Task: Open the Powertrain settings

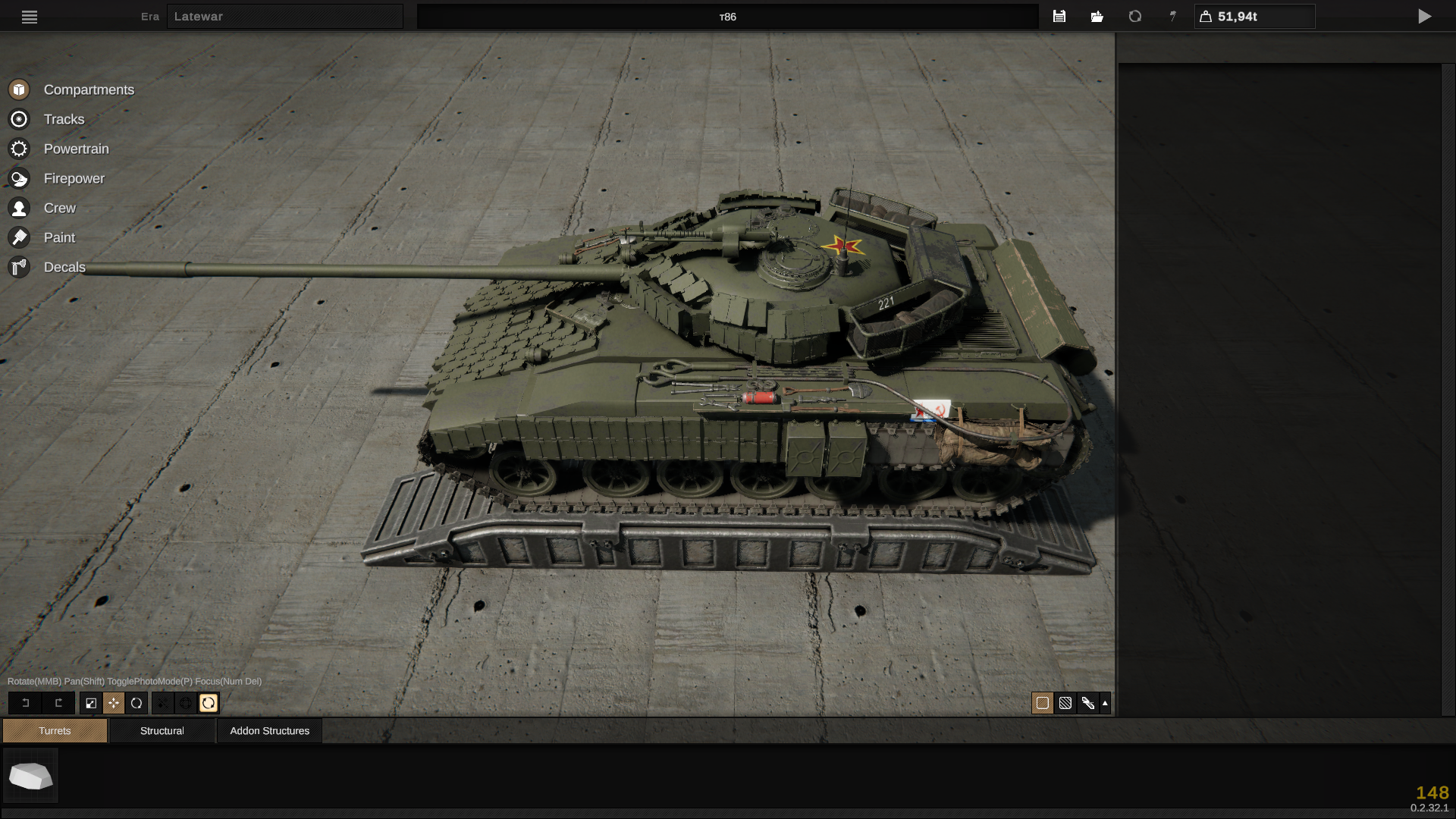Action: [76, 149]
